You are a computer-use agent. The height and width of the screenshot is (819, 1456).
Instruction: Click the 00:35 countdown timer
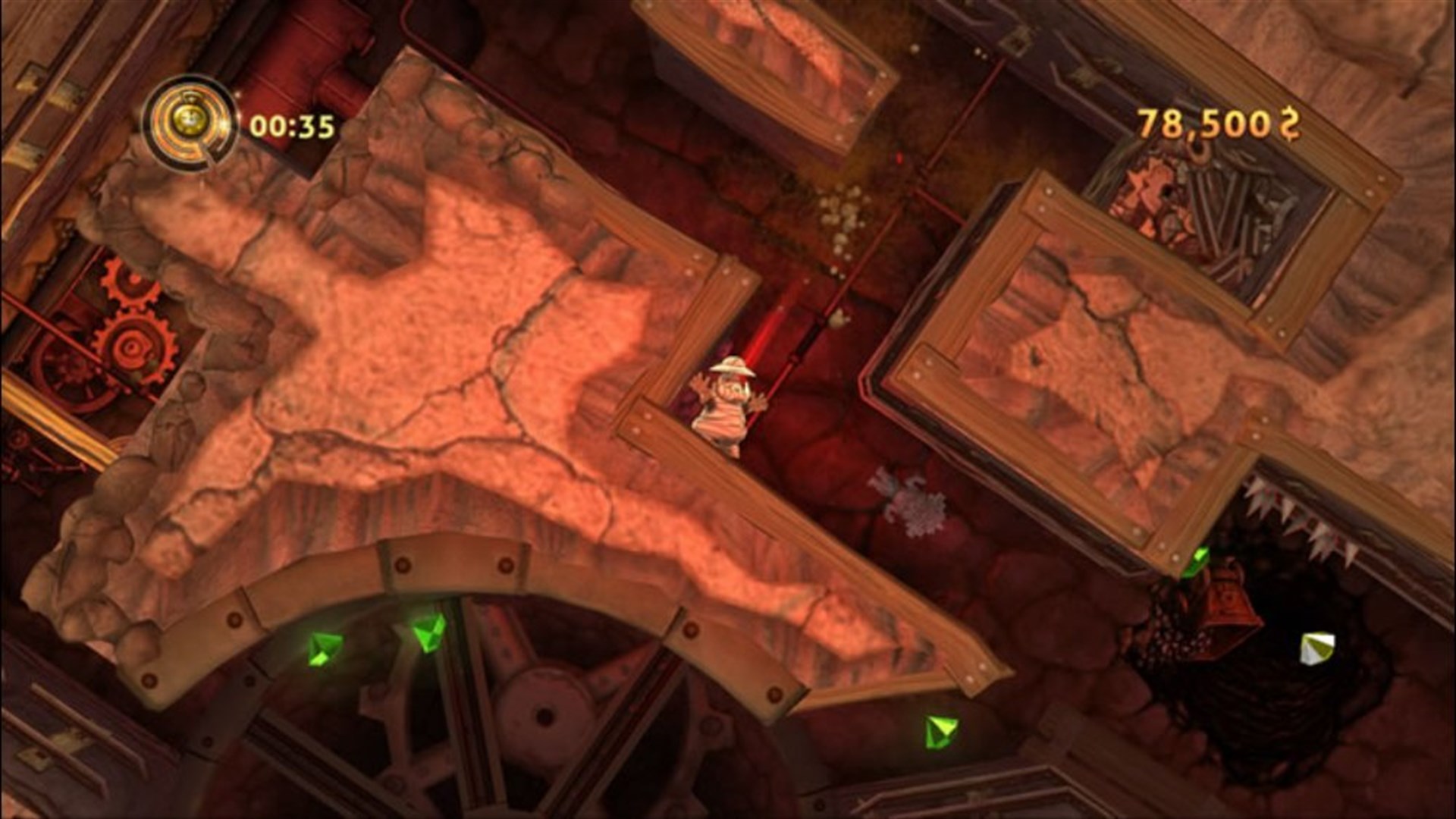point(292,125)
